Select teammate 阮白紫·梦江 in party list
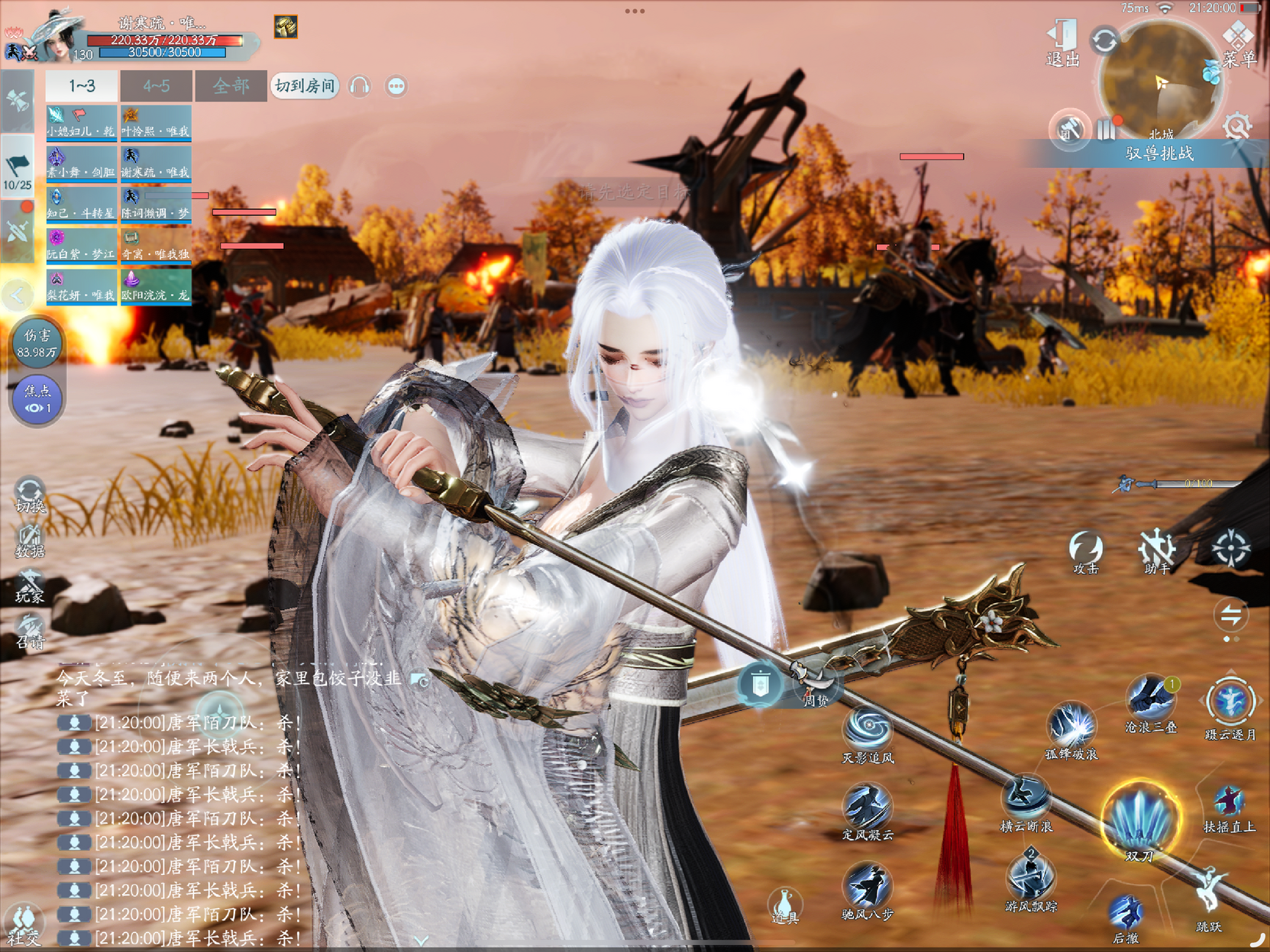Image resolution: width=1270 pixels, height=952 pixels. coord(81,246)
